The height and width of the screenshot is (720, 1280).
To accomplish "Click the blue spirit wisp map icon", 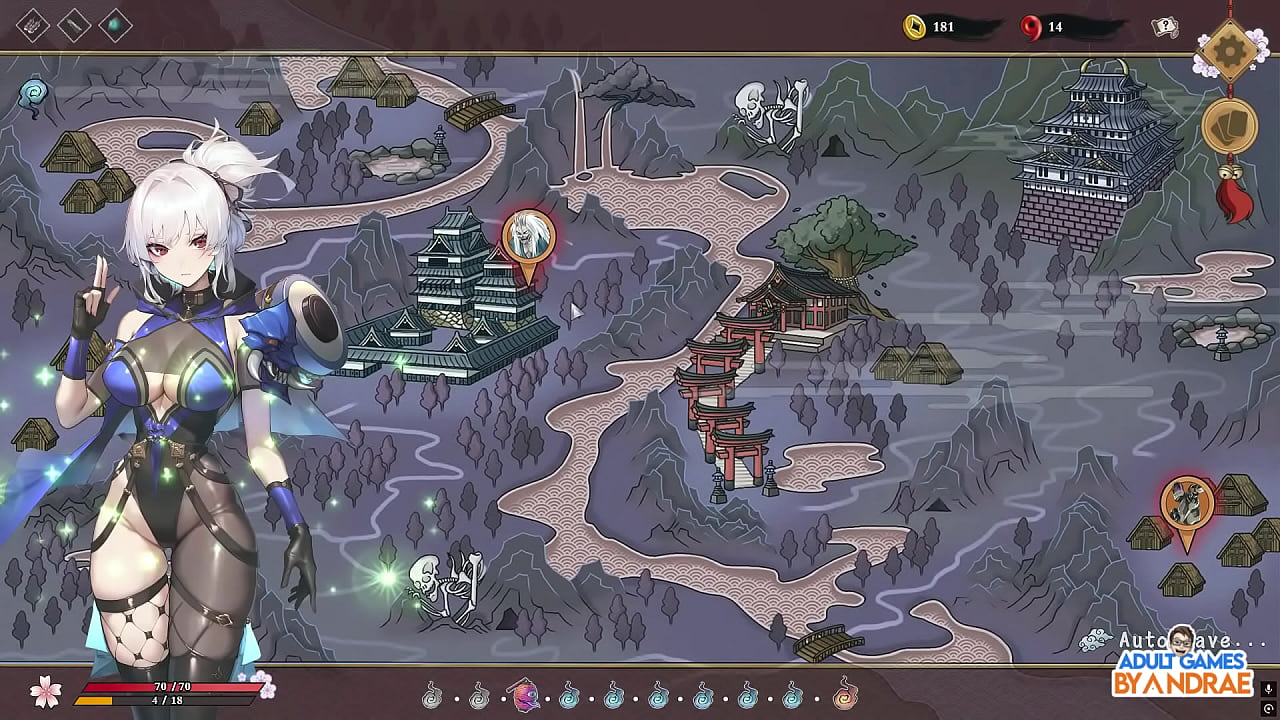I will point(34,93).
